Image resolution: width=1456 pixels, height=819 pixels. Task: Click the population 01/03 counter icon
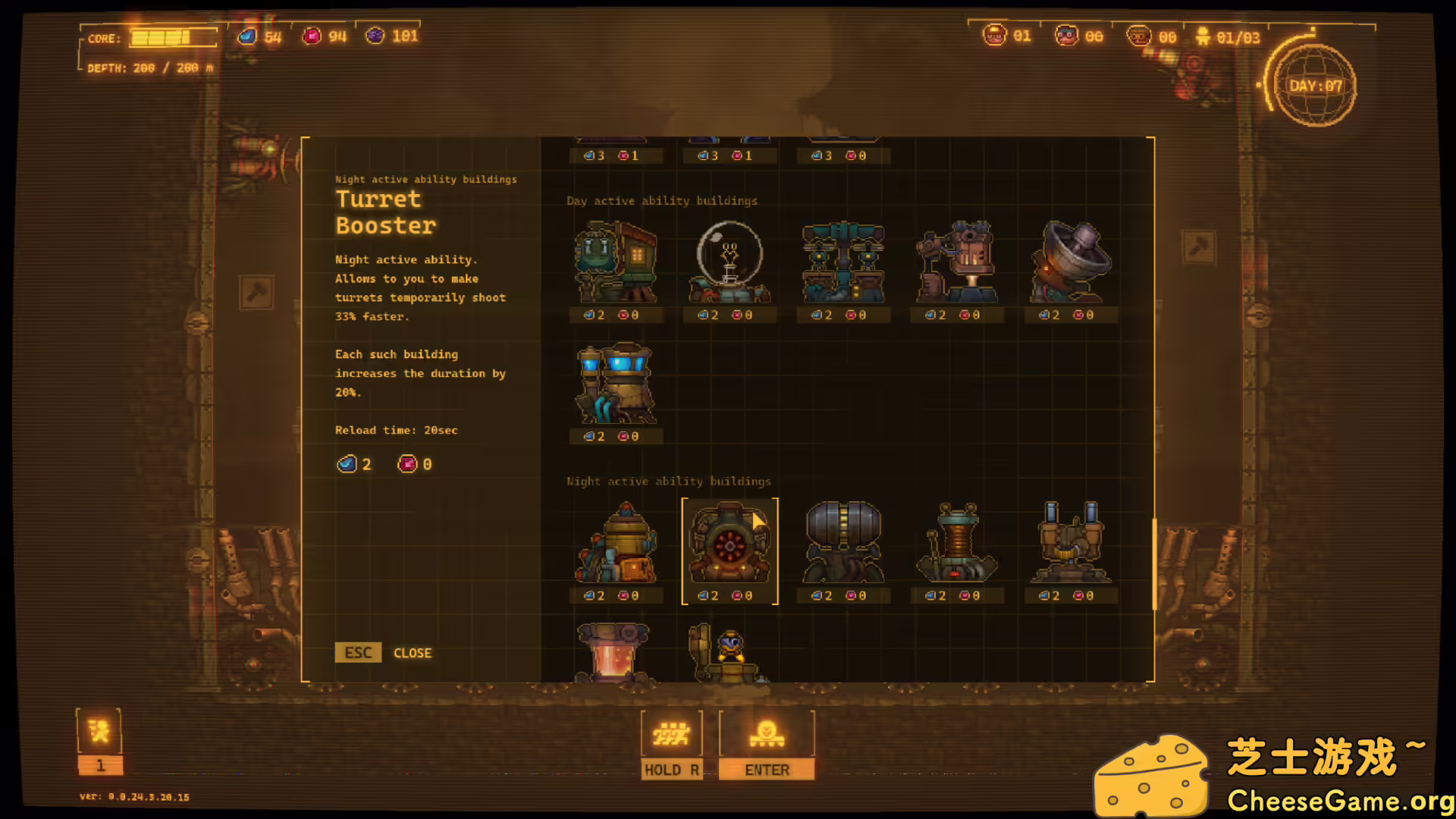tap(1204, 36)
